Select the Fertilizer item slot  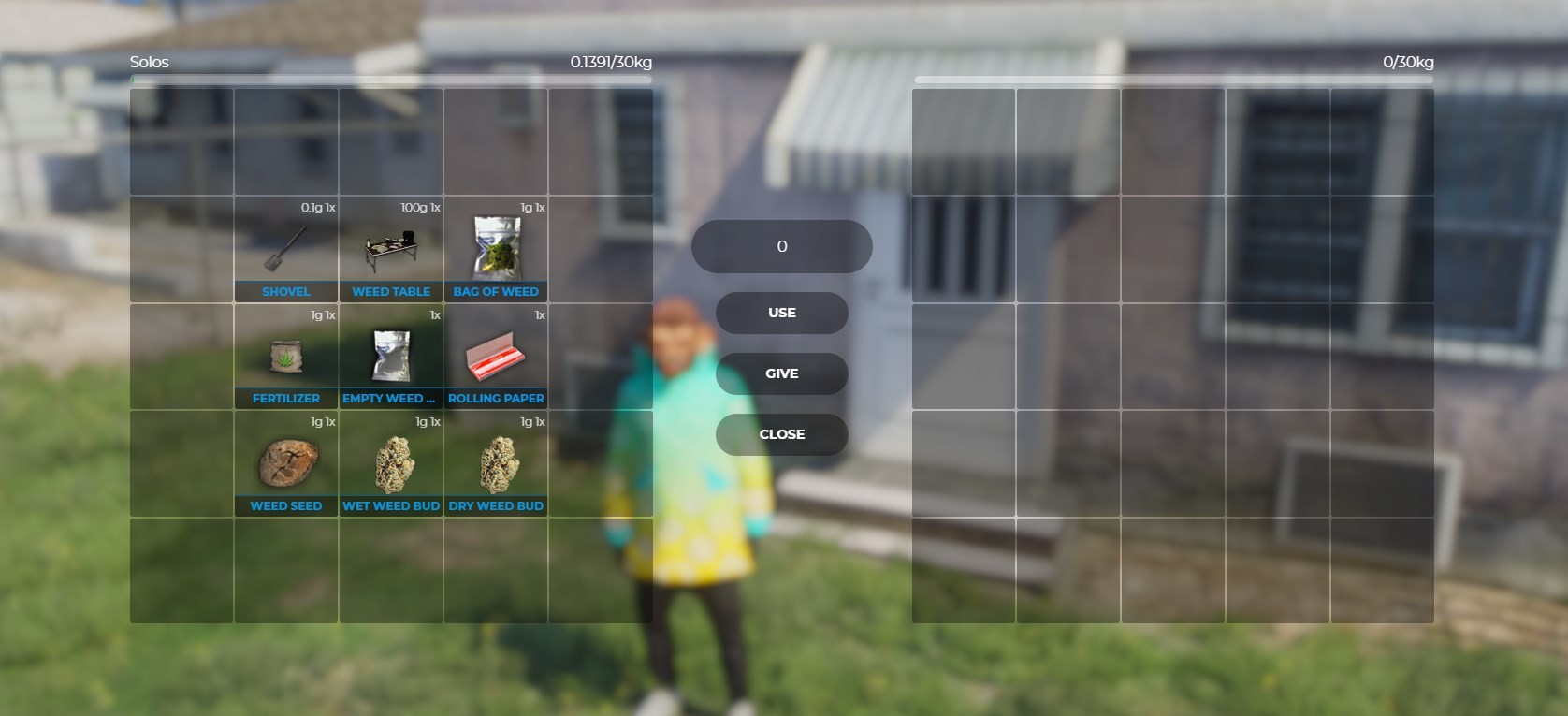(285, 358)
